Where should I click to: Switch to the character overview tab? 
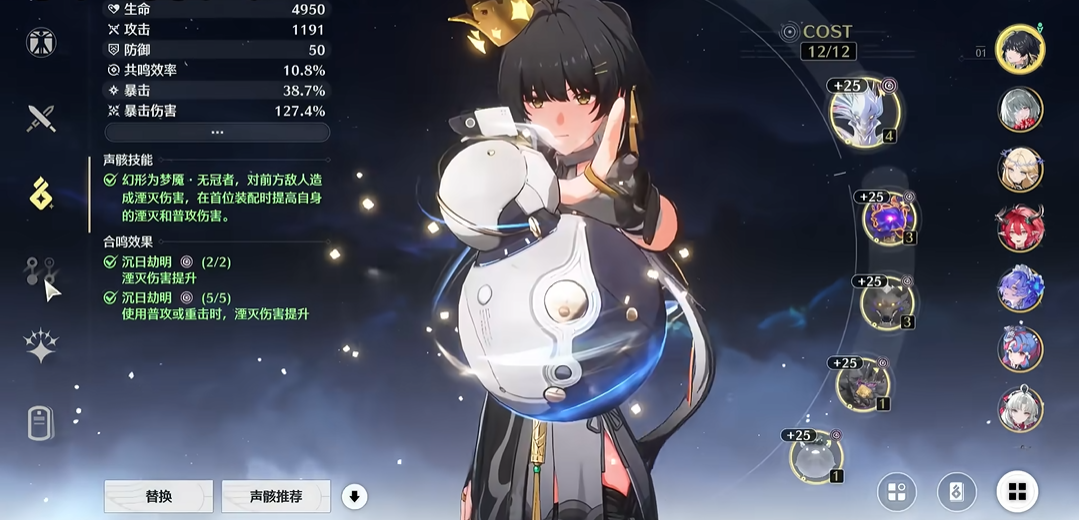[41, 42]
